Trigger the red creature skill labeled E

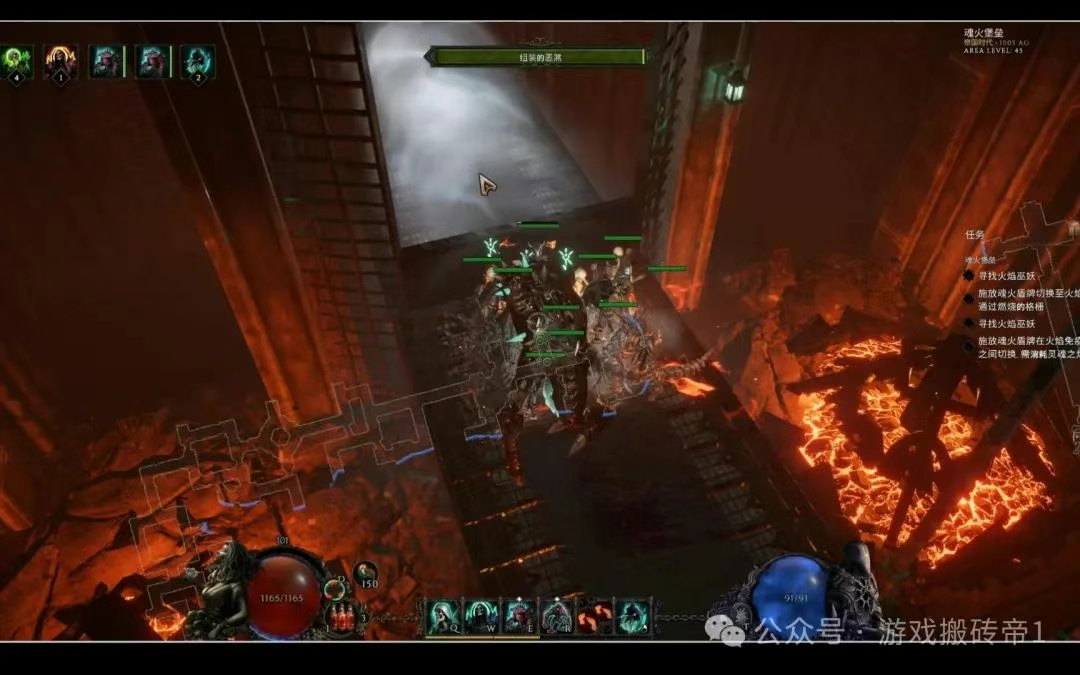[x=518, y=616]
